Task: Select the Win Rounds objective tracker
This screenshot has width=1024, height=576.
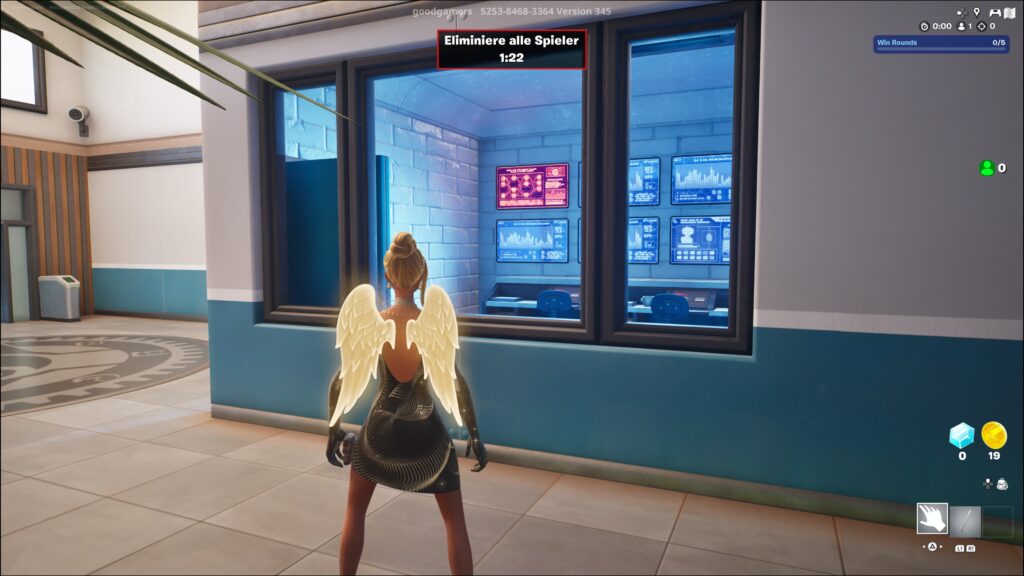Action: 940,43
